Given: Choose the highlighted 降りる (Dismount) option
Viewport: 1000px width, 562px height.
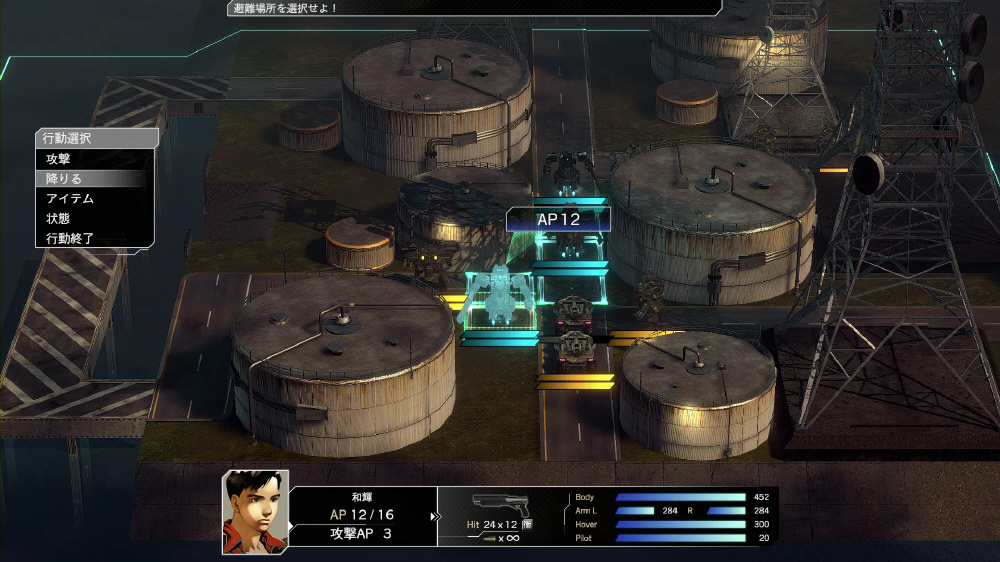Looking at the screenshot, I should (x=64, y=179).
